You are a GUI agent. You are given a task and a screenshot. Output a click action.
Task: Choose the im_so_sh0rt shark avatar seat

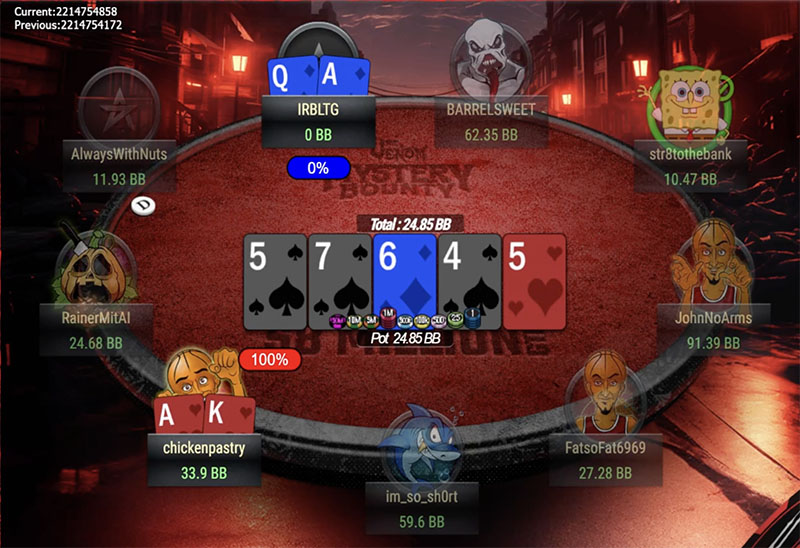tap(418, 445)
